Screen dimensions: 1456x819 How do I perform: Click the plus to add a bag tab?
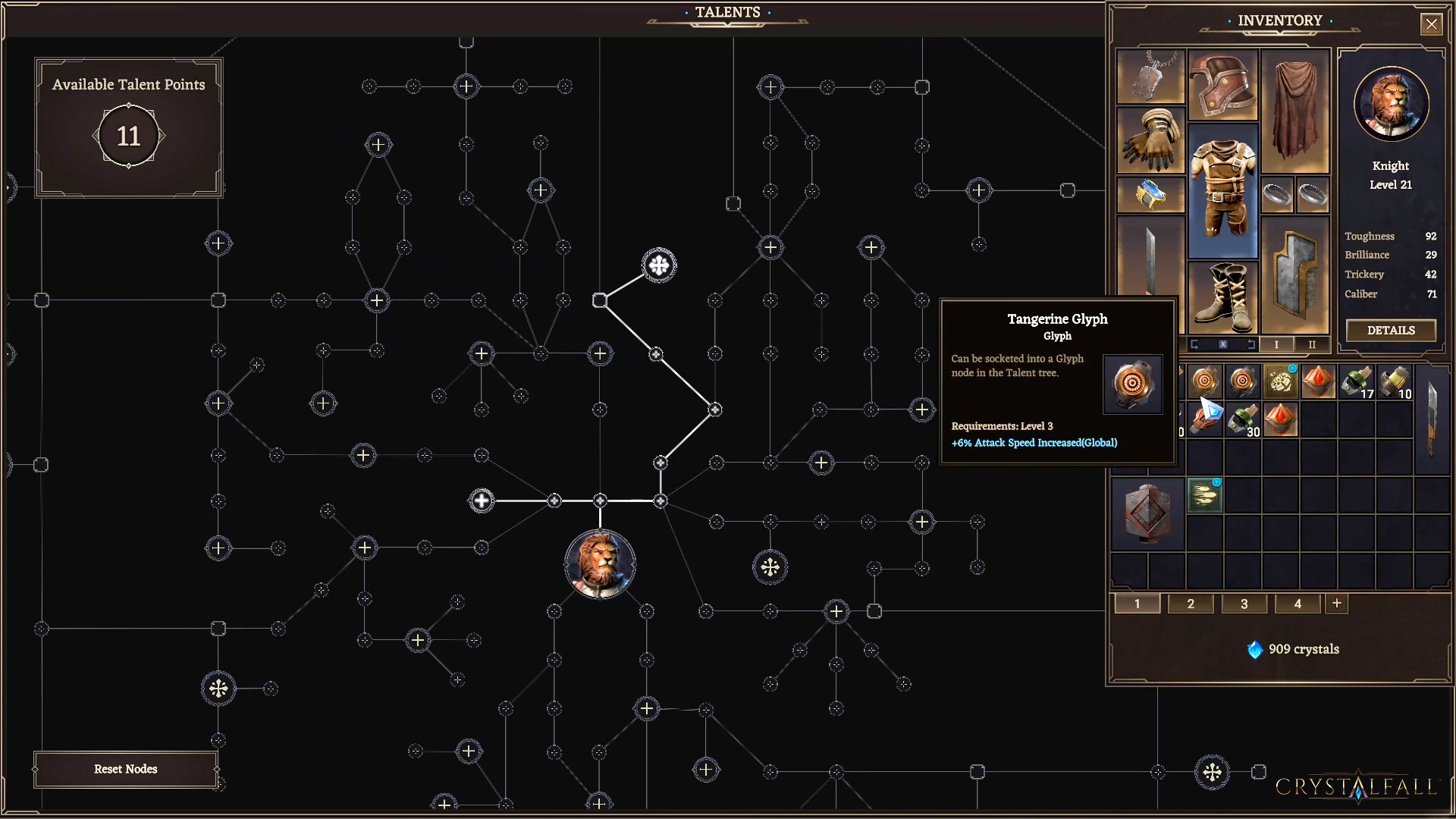(1336, 604)
